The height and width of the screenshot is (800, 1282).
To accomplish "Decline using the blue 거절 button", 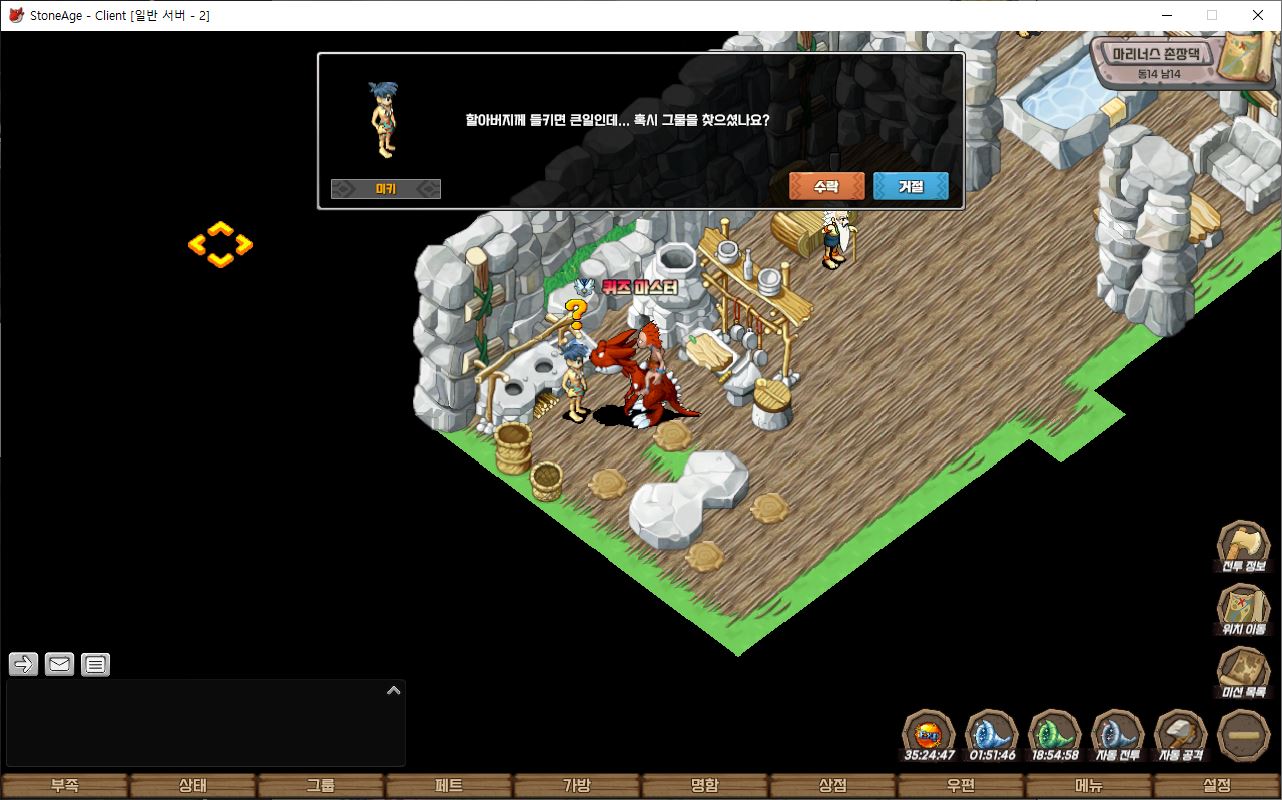I will point(910,186).
